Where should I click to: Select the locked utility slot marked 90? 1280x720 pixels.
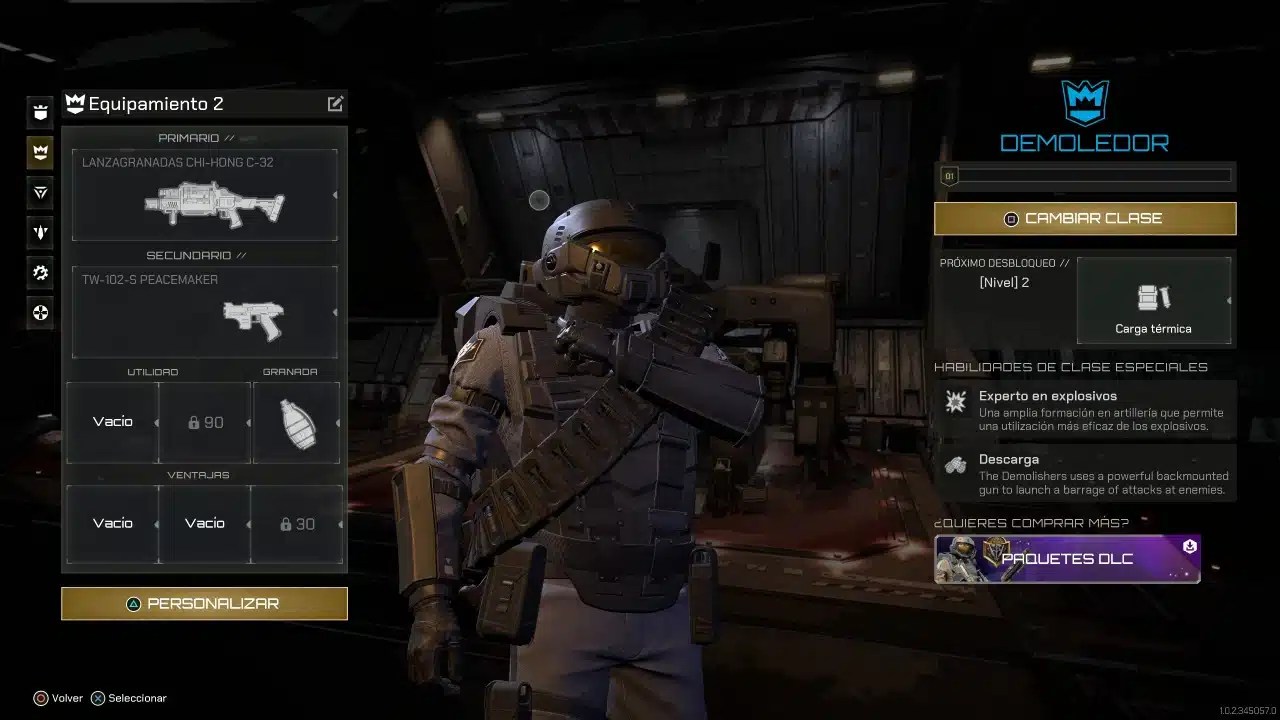click(x=205, y=422)
